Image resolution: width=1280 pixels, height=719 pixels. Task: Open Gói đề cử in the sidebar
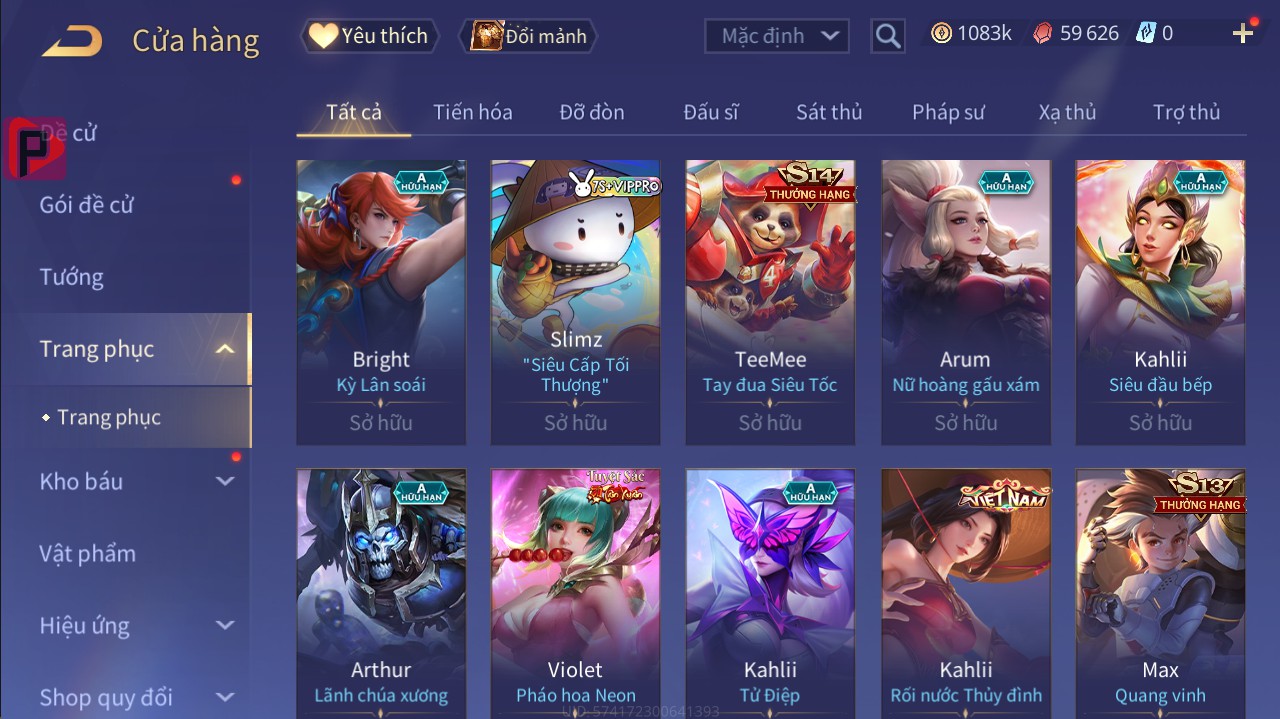click(86, 205)
